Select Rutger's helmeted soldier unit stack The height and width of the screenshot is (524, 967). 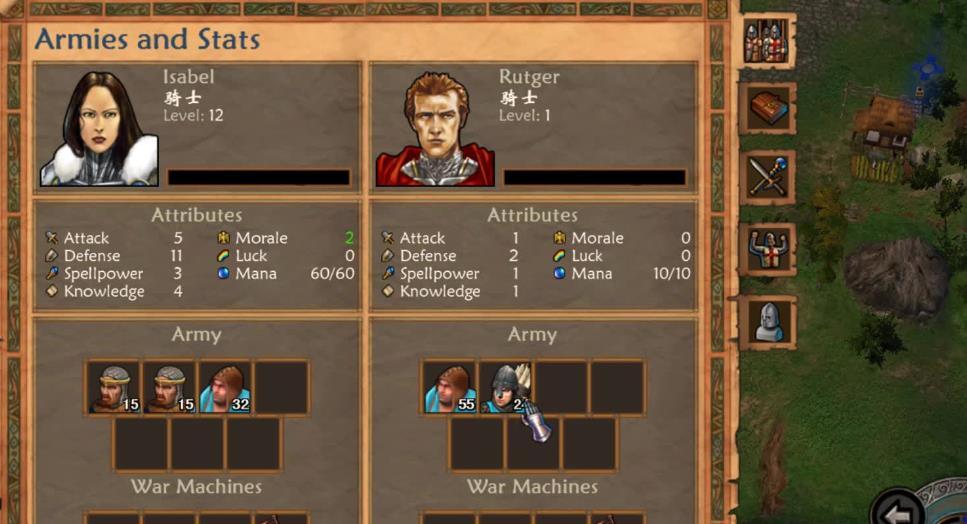pyautogui.click(x=505, y=387)
